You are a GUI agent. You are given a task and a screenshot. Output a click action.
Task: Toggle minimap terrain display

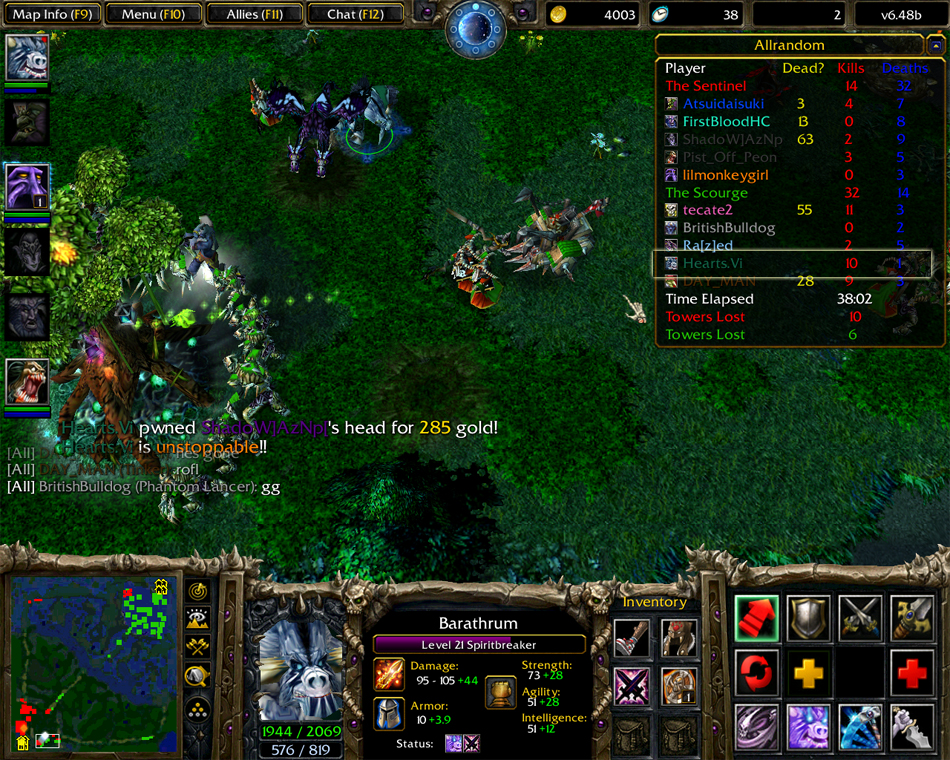point(198,619)
